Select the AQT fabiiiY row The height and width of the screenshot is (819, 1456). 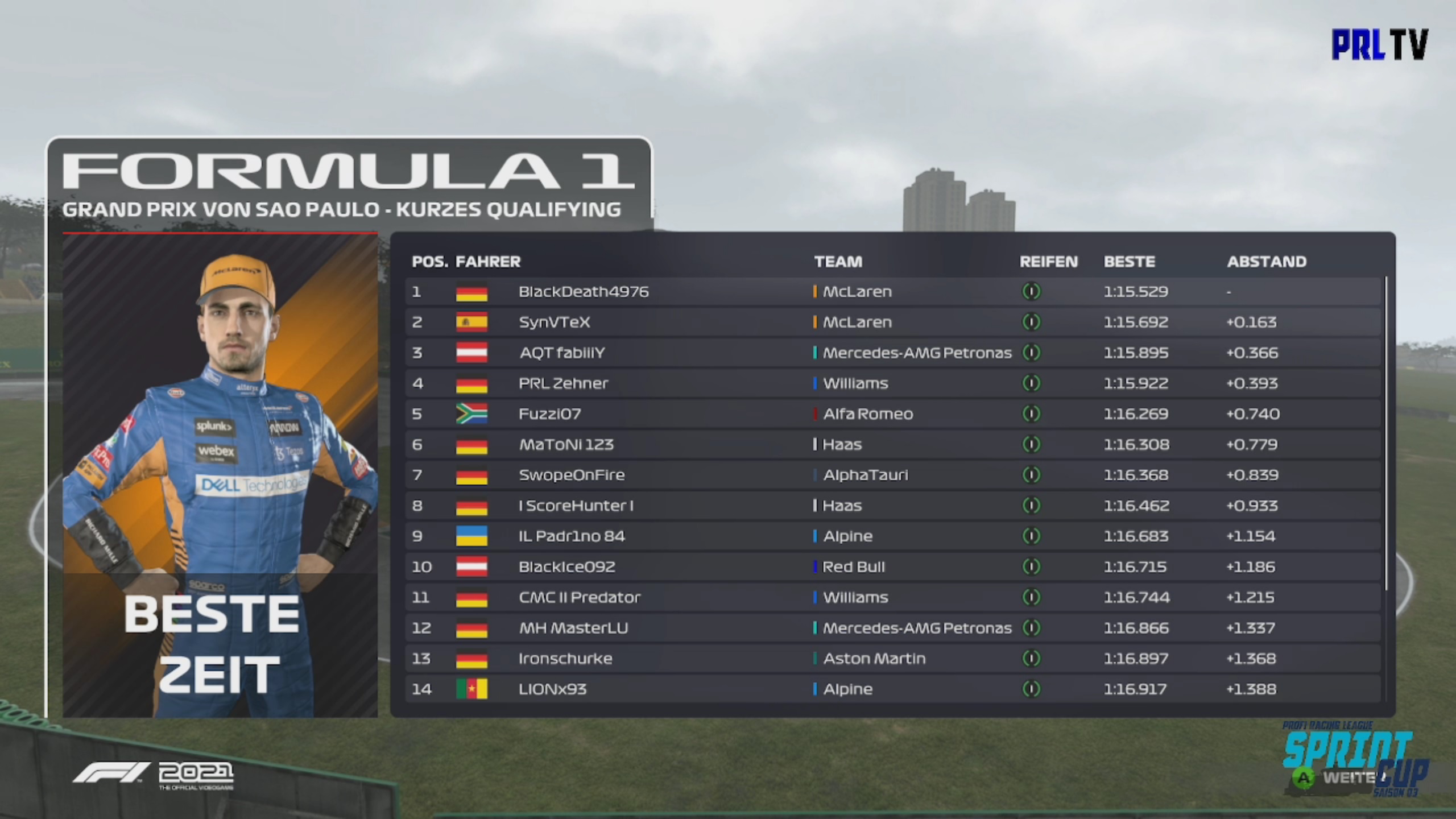pyautogui.click(x=893, y=353)
